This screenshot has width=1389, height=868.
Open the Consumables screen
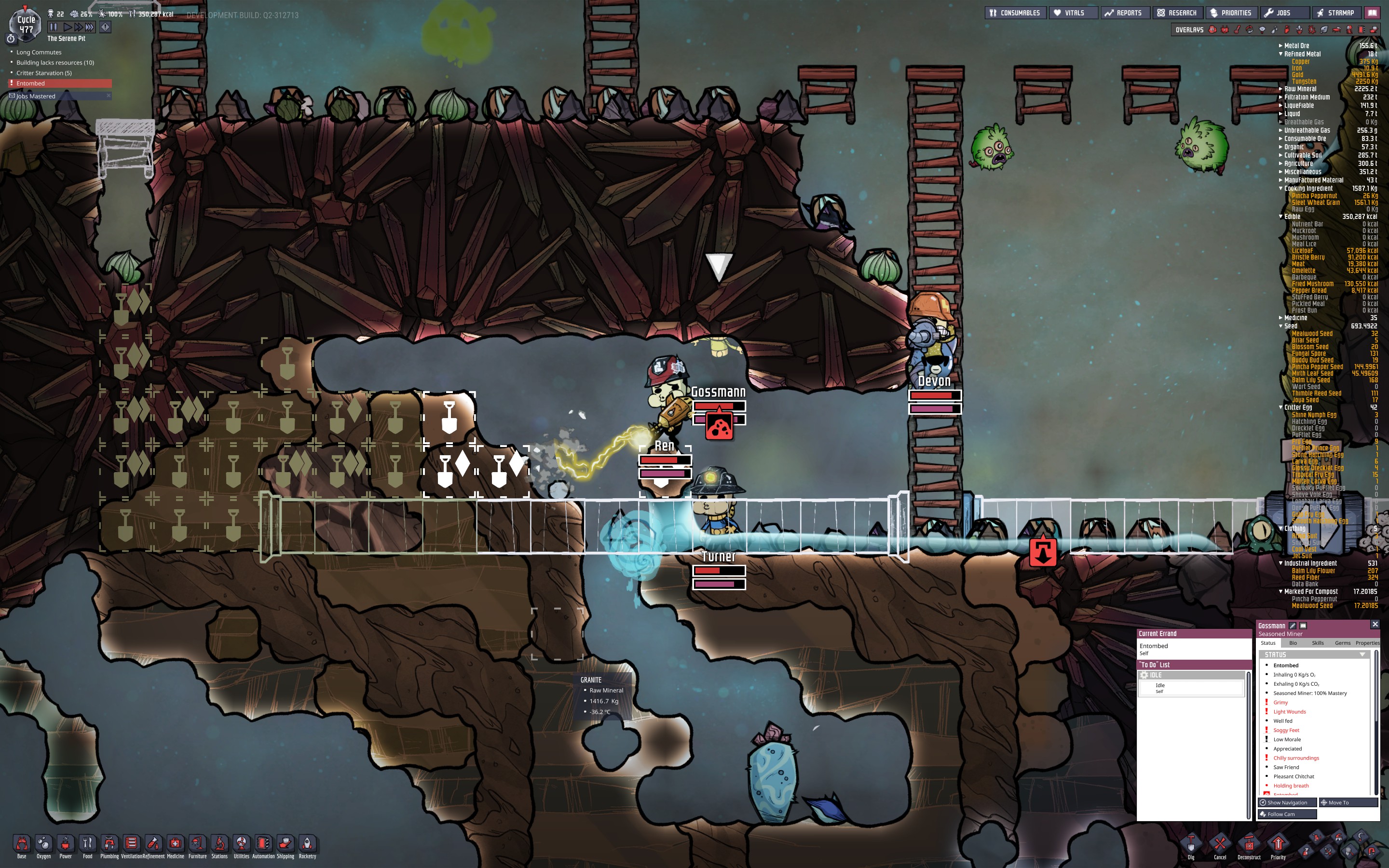click(x=1014, y=13)
